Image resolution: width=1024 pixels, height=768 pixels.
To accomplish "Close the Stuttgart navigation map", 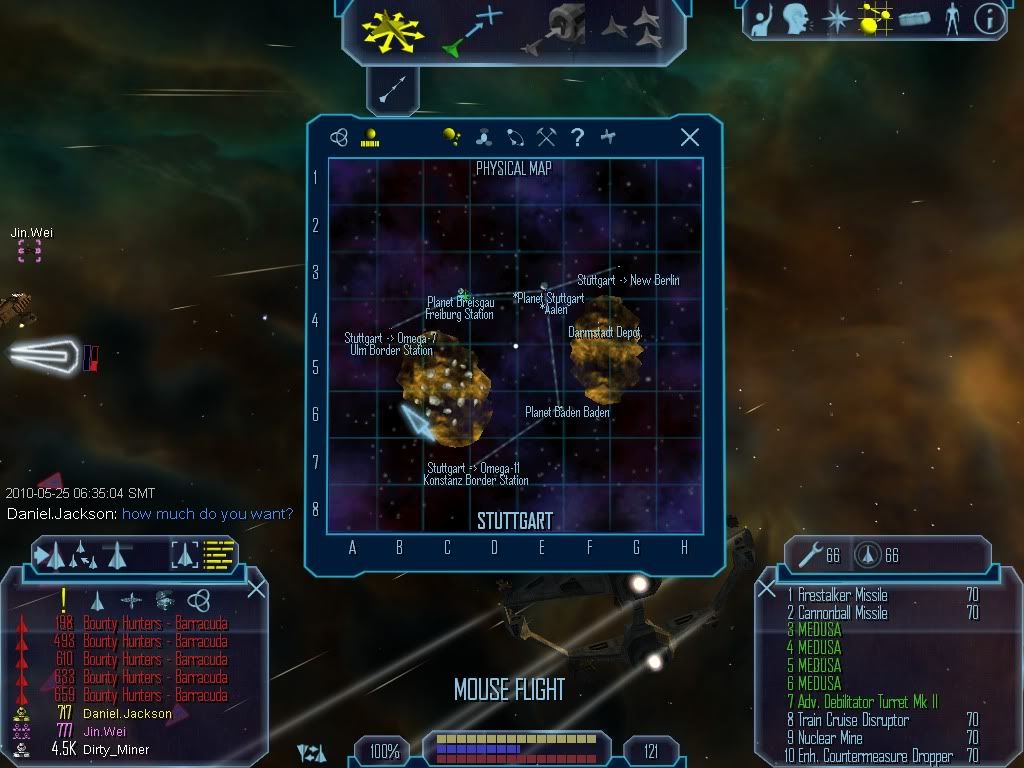I will point(689,138).
